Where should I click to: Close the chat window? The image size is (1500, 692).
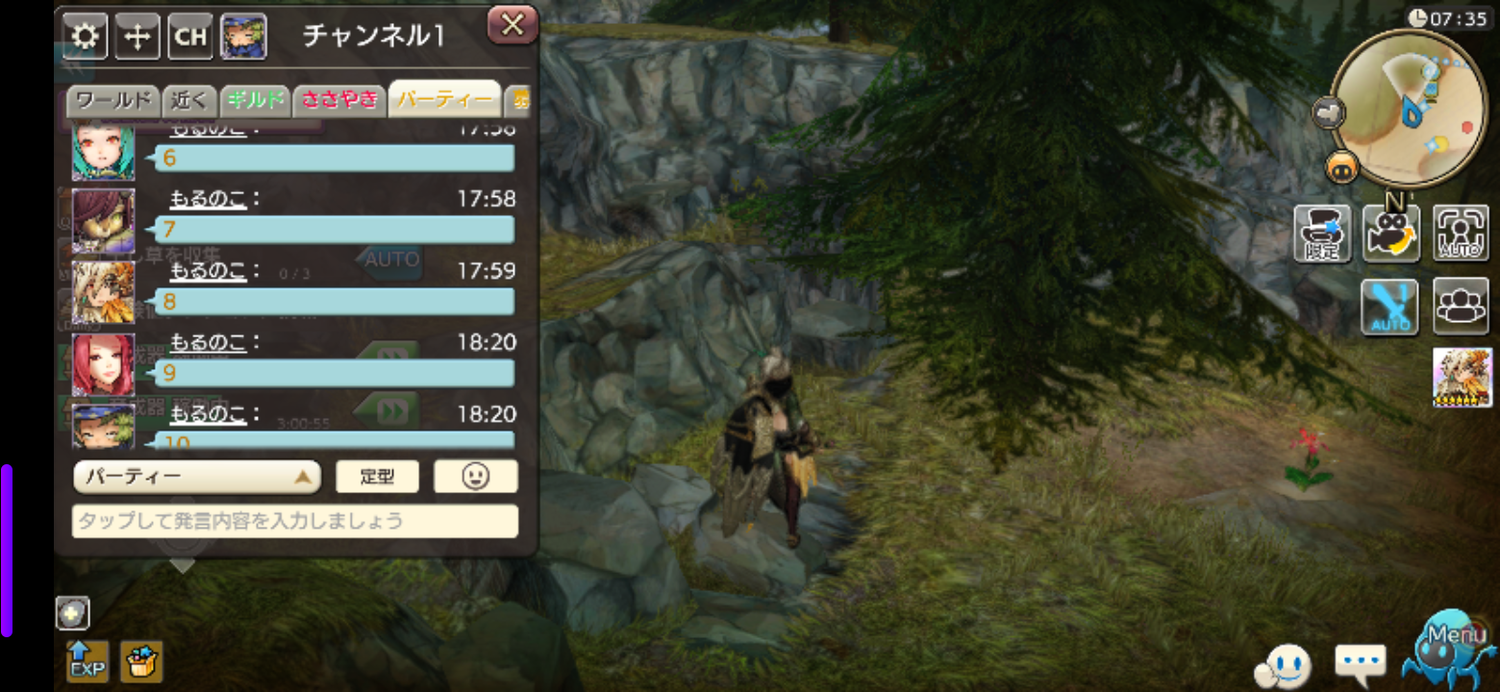(x=512, y=25)
